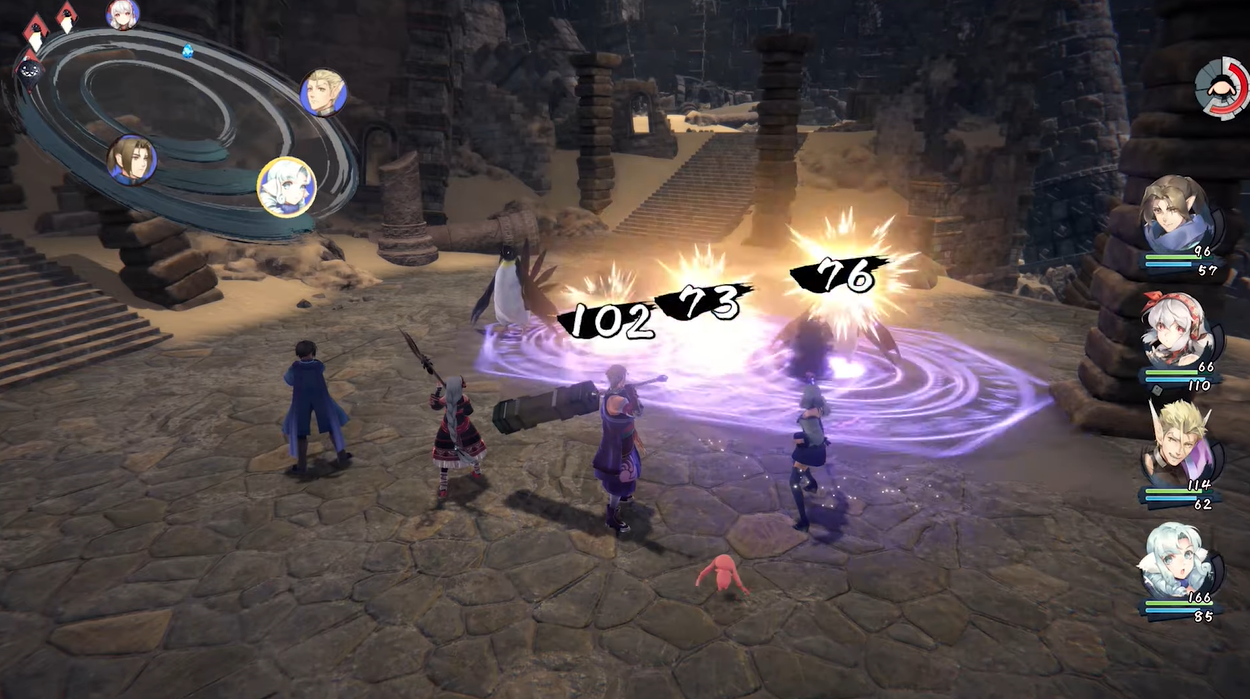This screenshot has width=1250, height=699.
Task: Select the brown-haired man's party status portrait
Action: tap(1176, 215)
